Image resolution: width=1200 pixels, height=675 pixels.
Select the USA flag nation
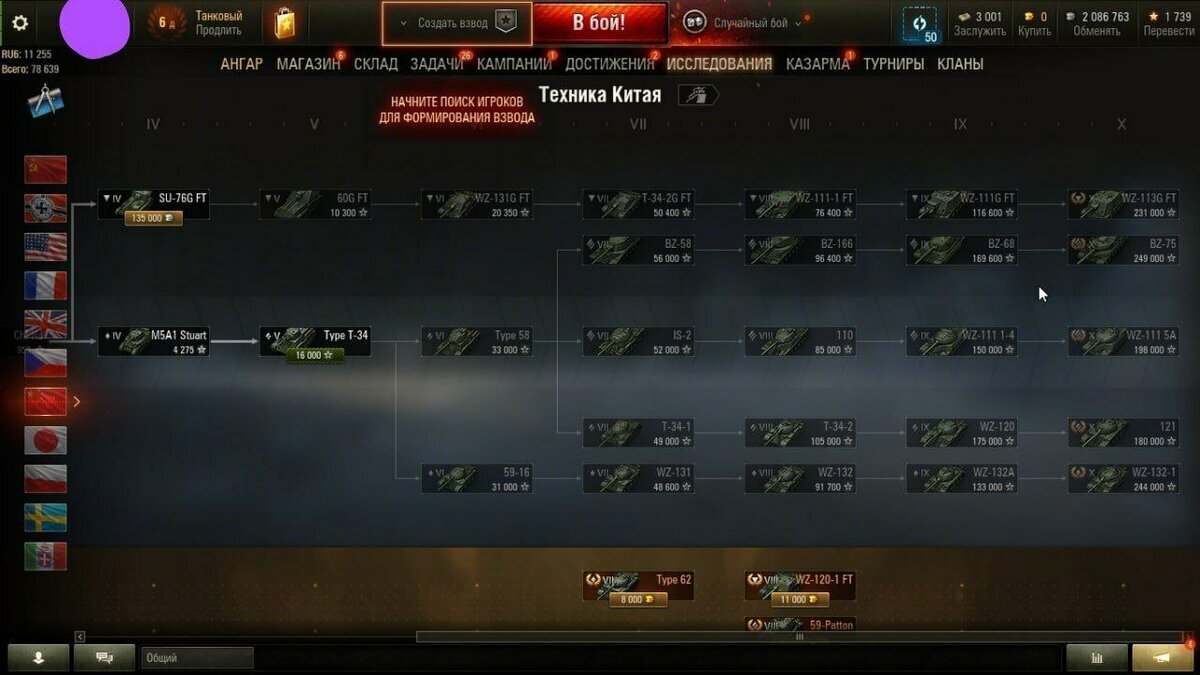coord(46,247)
